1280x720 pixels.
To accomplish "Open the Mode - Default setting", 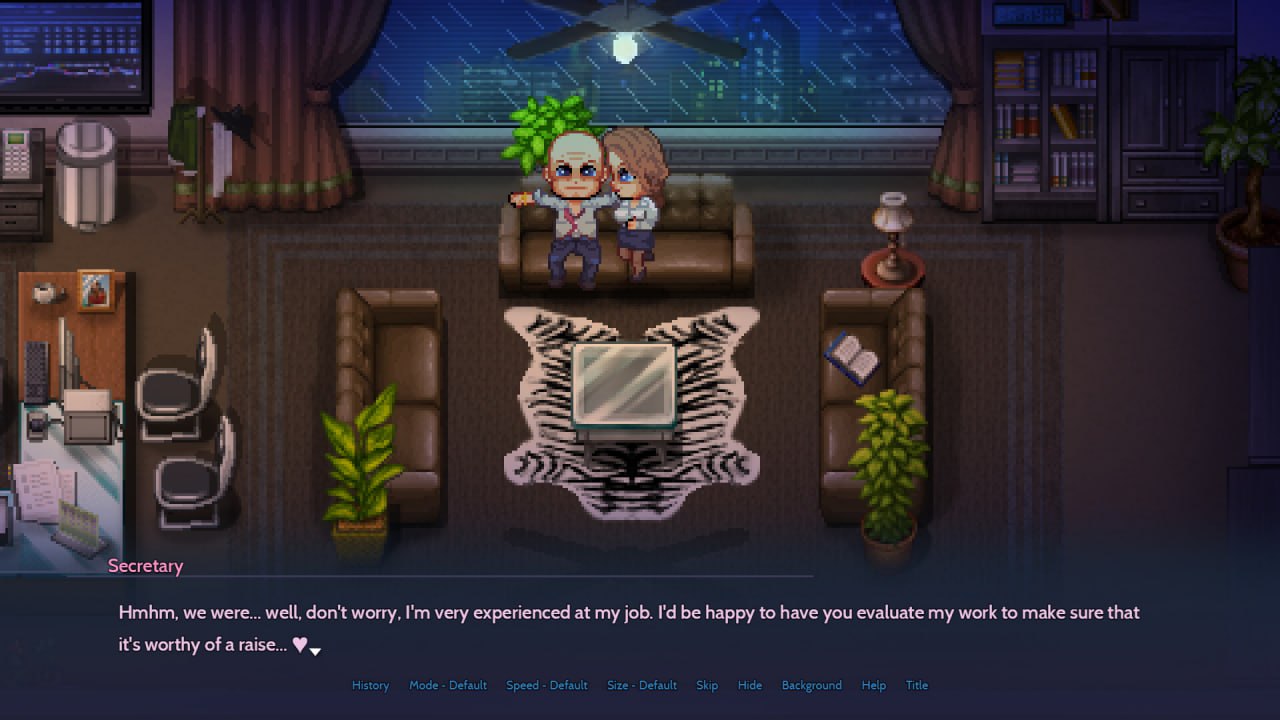I will point(447,685).
